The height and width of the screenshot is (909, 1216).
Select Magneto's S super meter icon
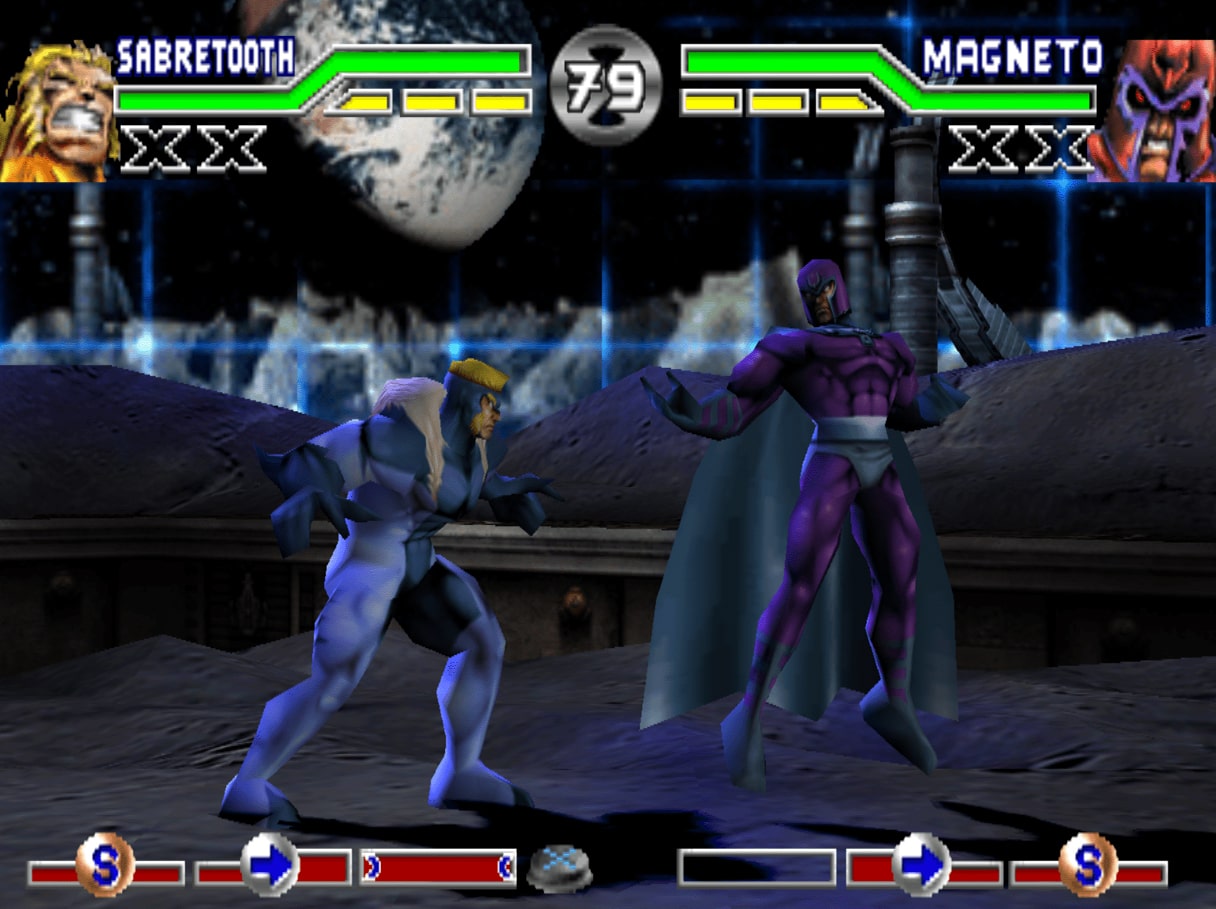coord(1088,865)
